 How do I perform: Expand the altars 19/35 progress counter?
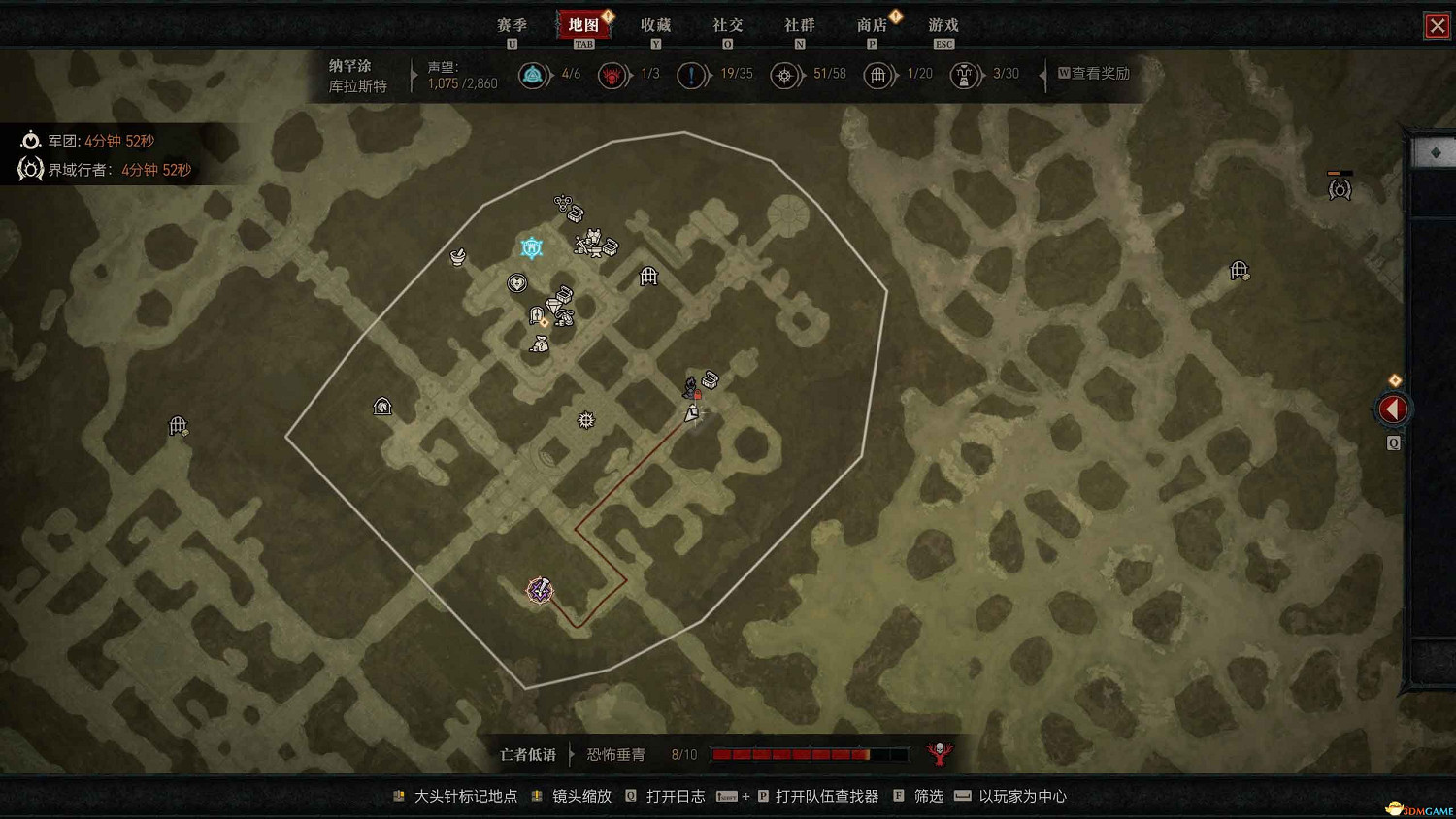pyautogui.click(x=692, y=74)
